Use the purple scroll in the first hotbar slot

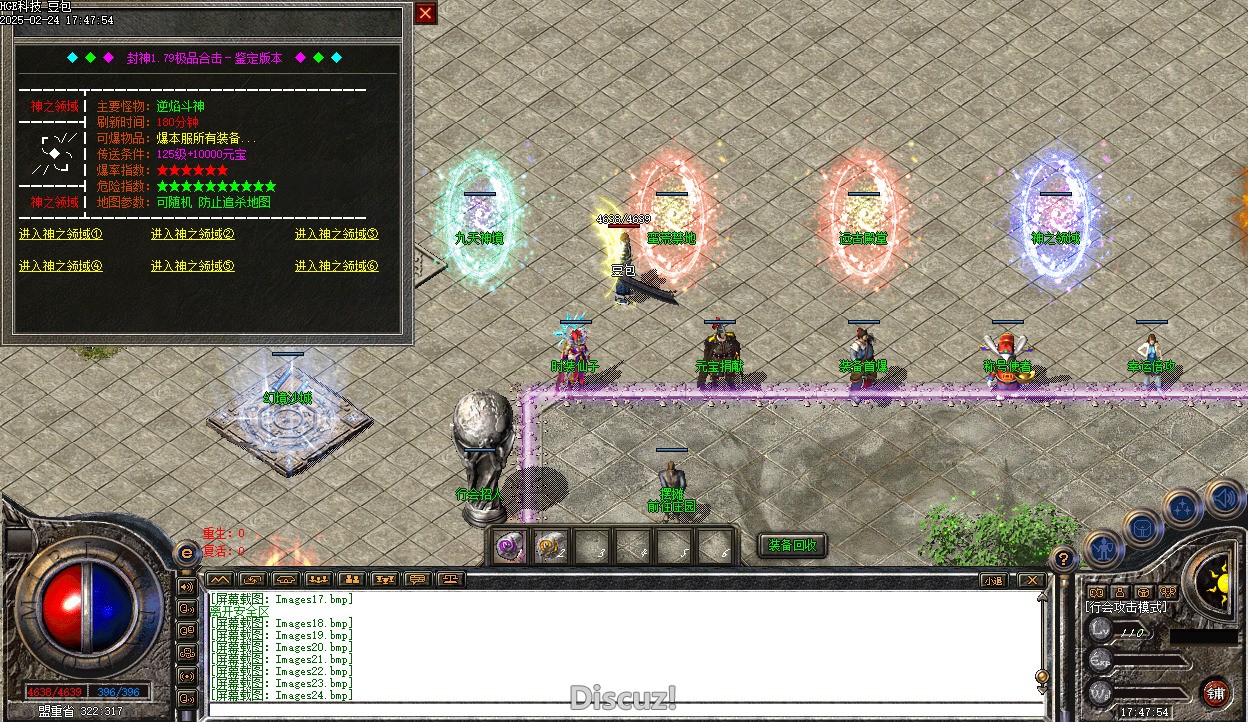(x=510, y=547)
